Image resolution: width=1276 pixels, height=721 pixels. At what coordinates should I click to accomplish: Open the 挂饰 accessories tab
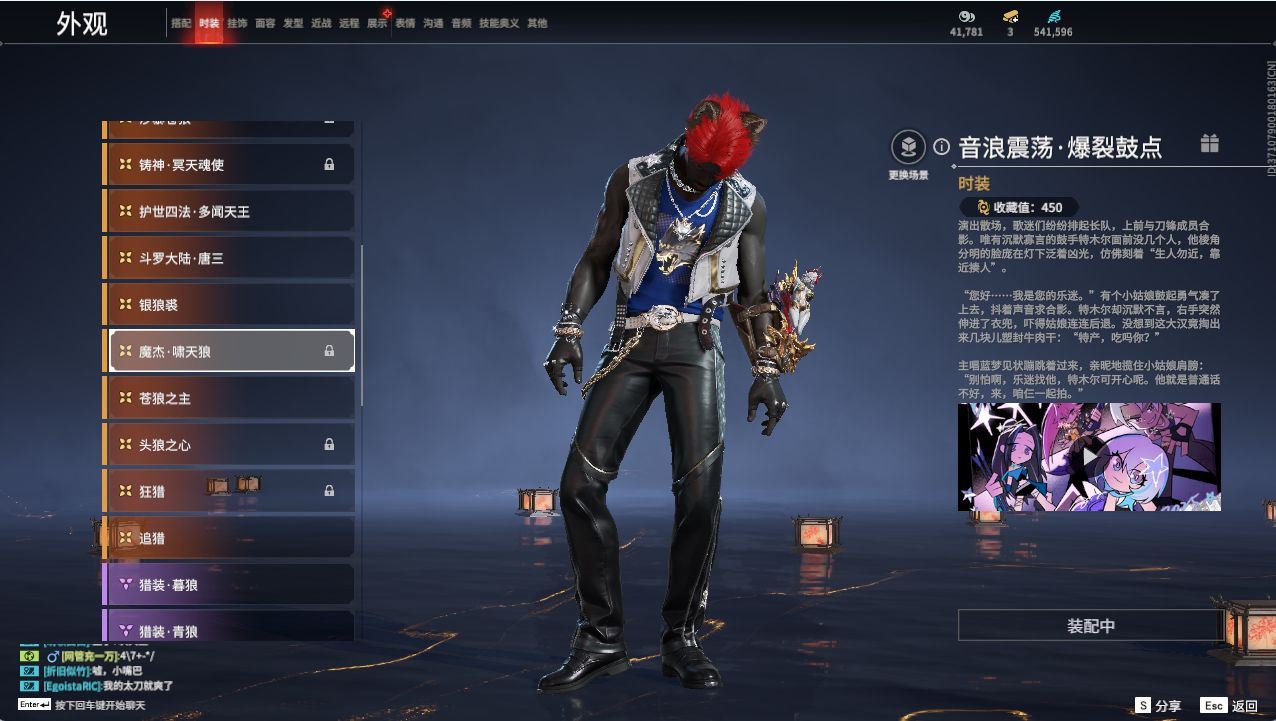pos(237,23)
